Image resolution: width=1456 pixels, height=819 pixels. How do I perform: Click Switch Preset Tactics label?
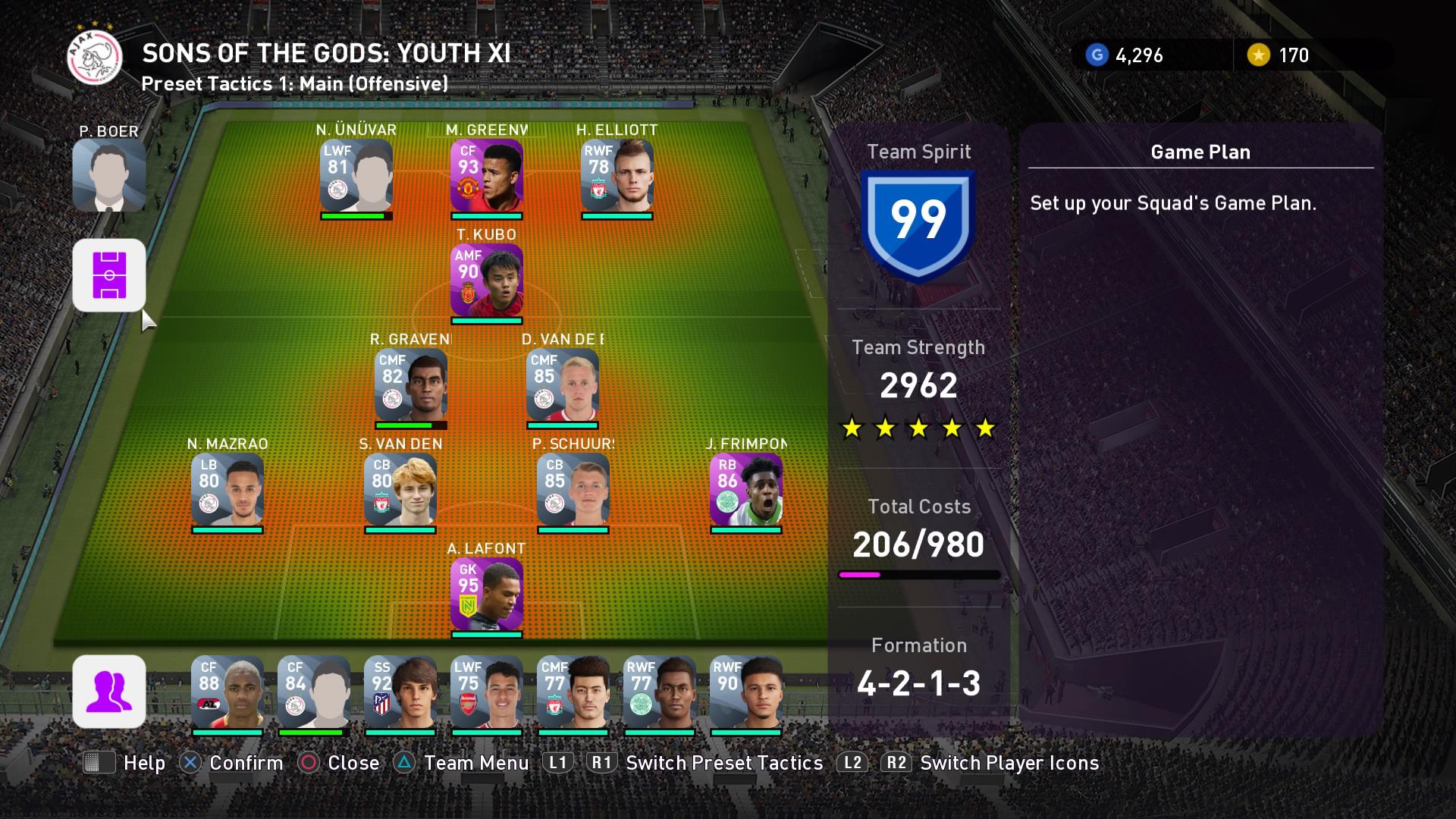click(723, 763)
